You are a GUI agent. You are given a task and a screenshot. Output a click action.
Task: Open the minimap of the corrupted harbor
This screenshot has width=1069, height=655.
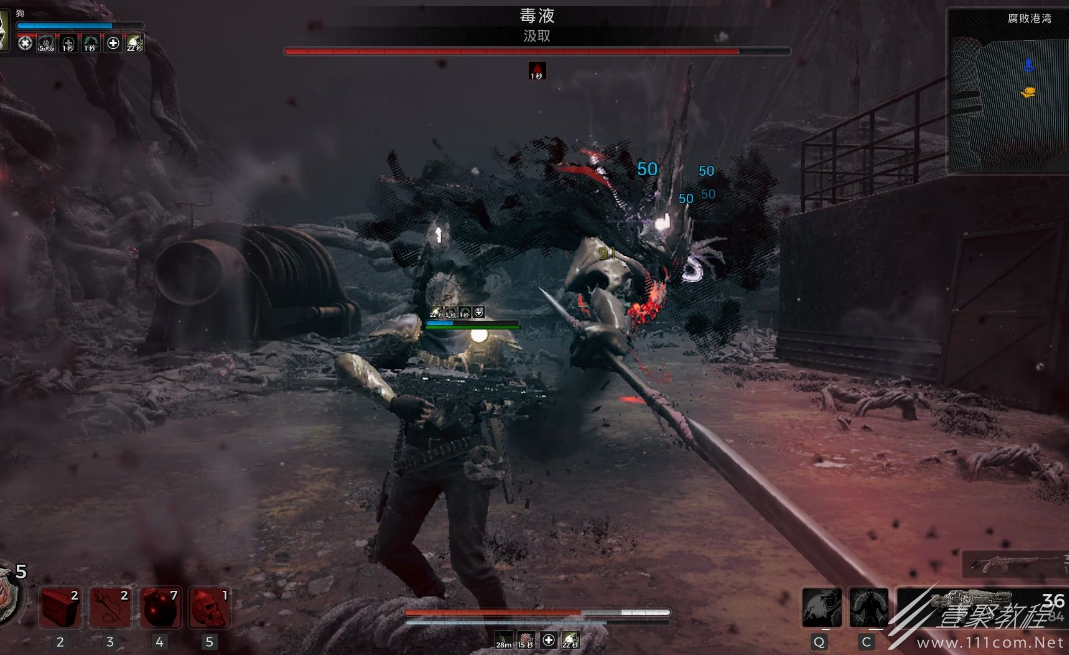click(1007, 92)
